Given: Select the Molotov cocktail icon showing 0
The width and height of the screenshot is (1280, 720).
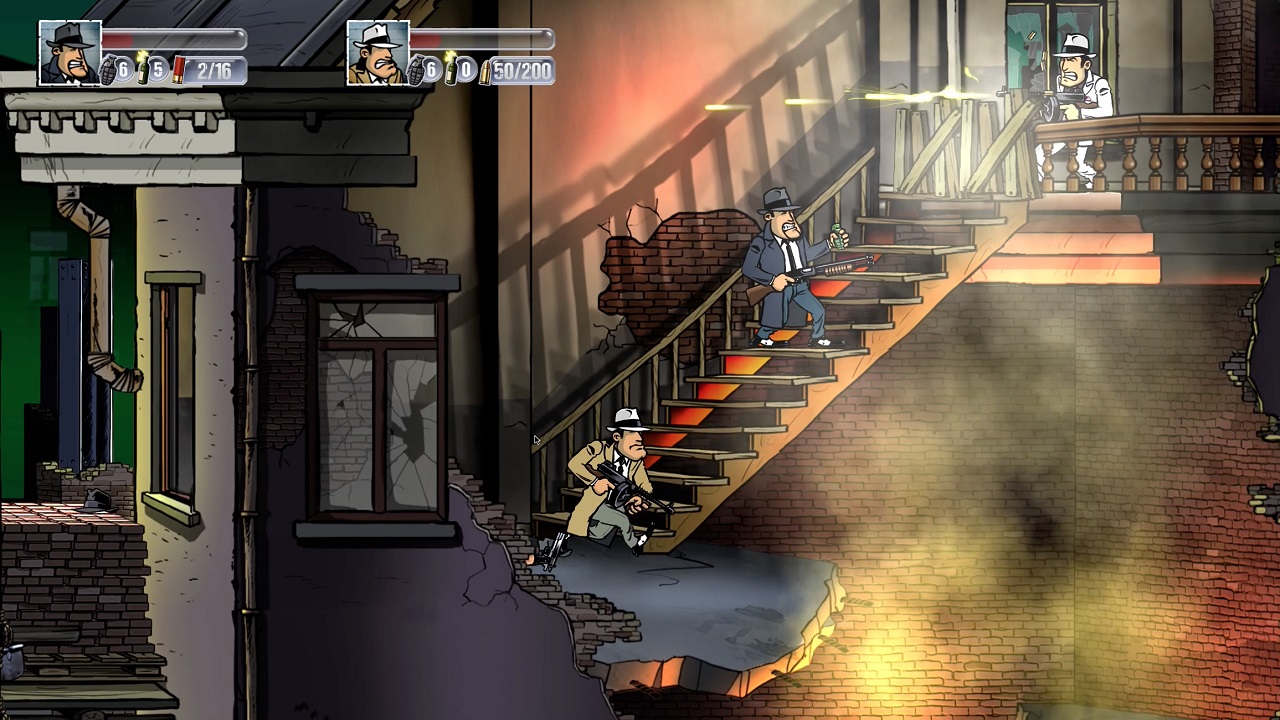Looking at the screenshot, I should (x=450, y=68).
